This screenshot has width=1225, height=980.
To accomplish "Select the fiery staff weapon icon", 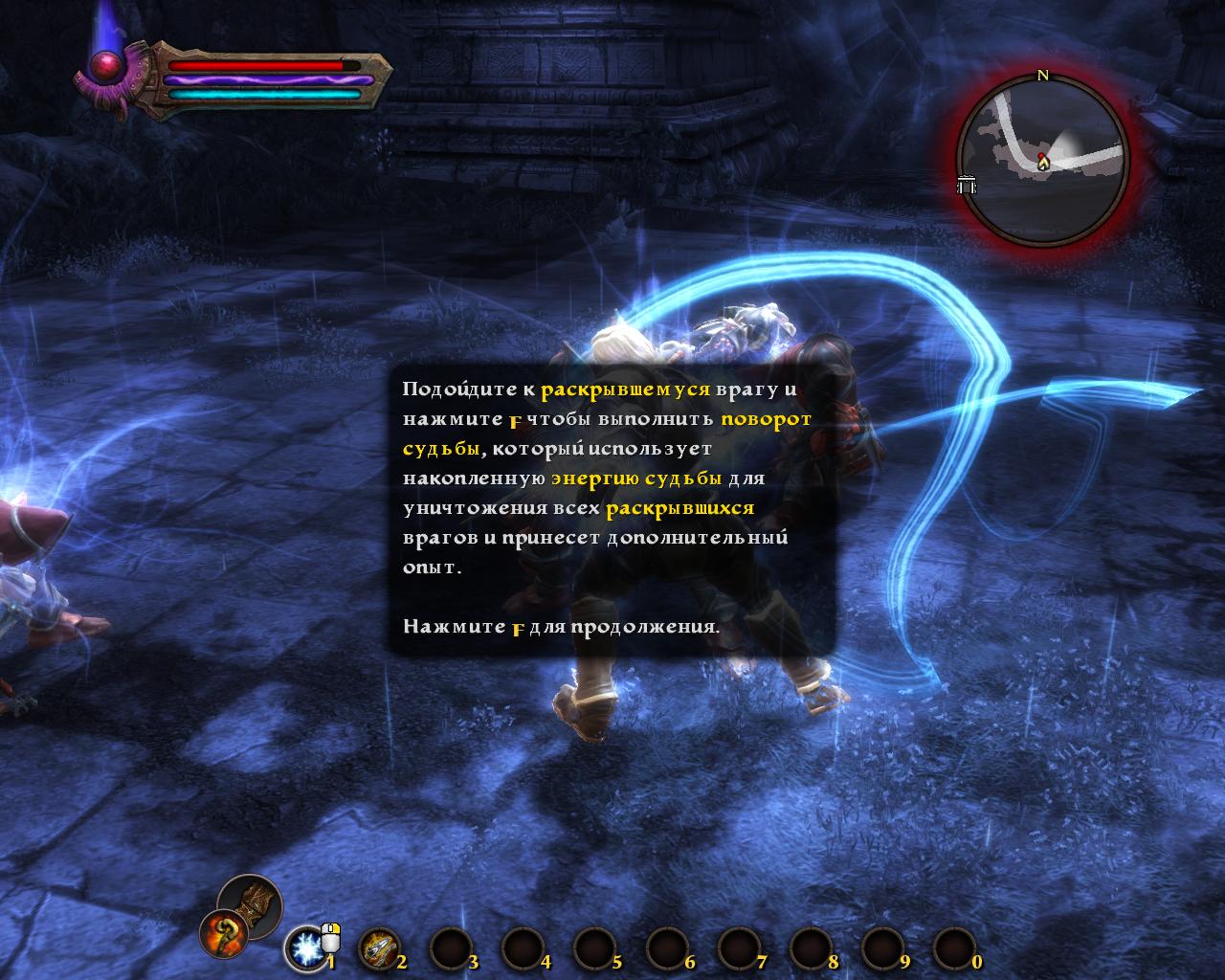I will (x=222, y=932).
